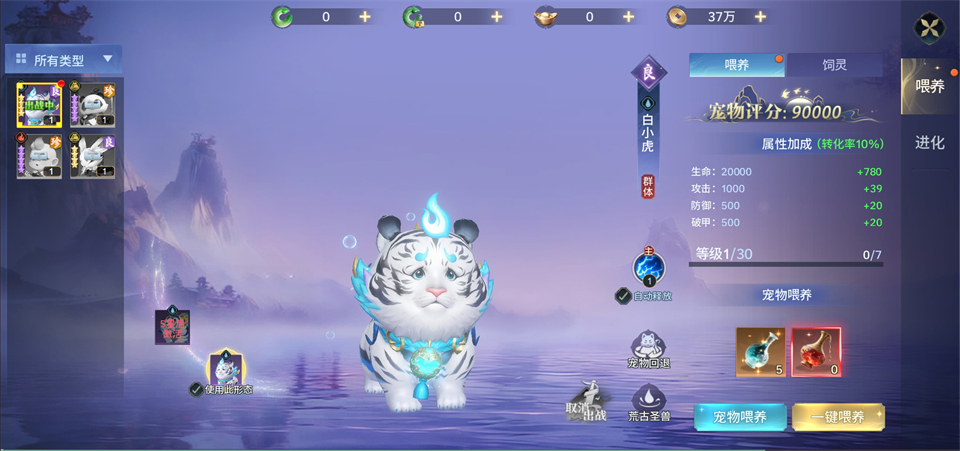The image size is (960, 451).
Task: Open the 饲灵 sub-tab
Action: (834, 65)
